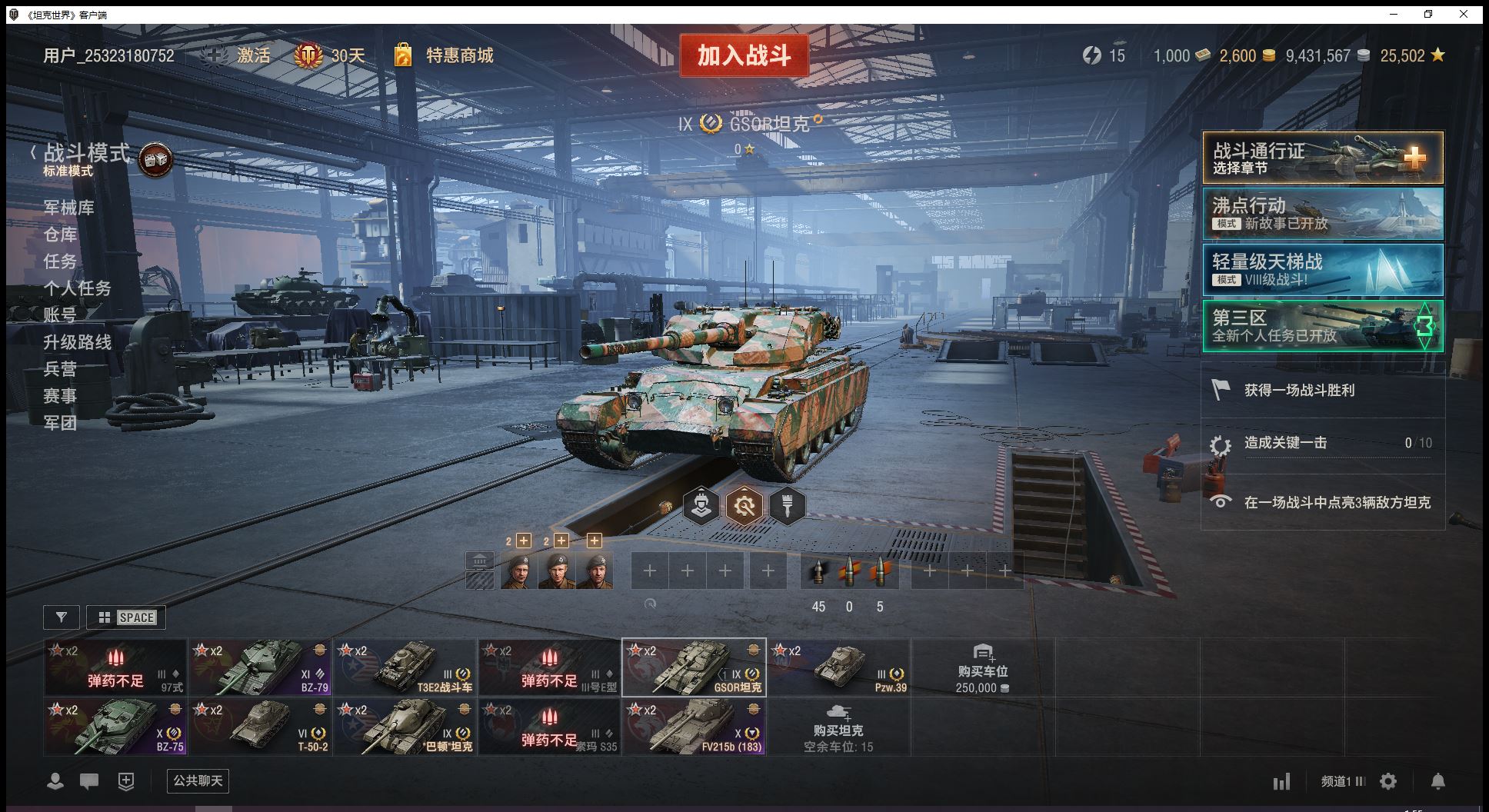Screen dimensions: 1489x812
Task: Open 升级路线 tech tree
Action: tap(77, 342)
